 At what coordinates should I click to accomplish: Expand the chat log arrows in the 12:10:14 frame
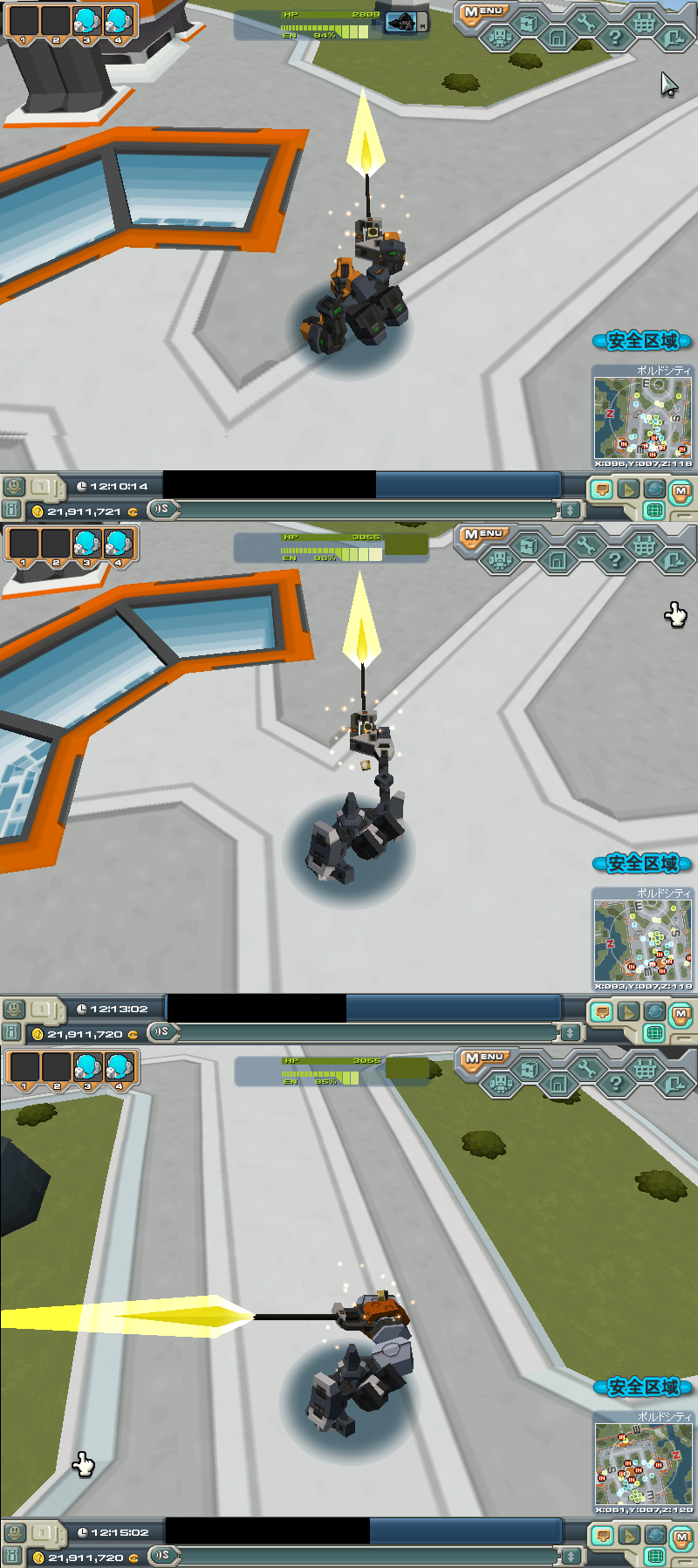pyautogui.click(x=570, y=510)
